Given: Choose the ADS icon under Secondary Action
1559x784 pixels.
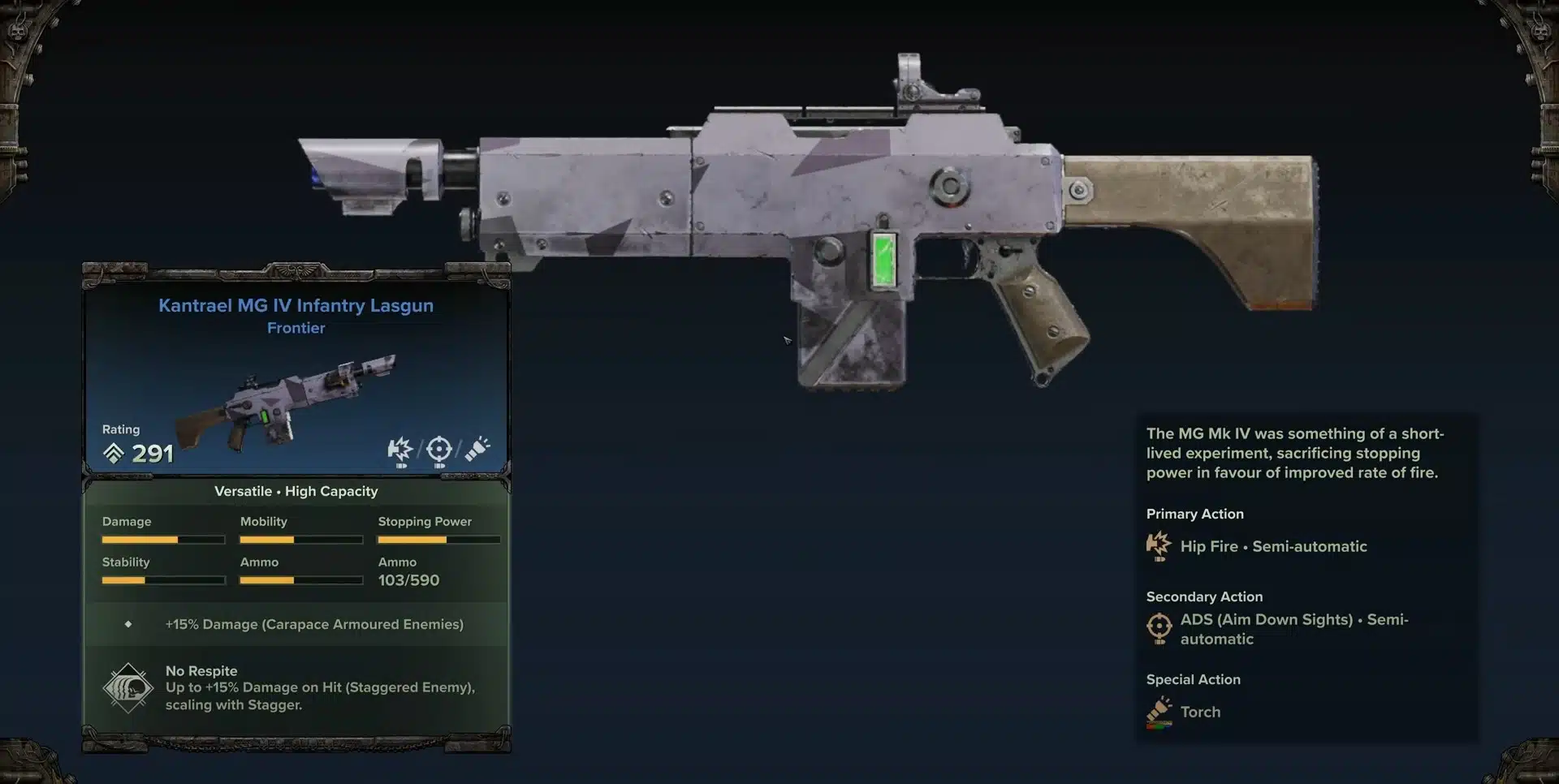Looking at the screenshot, I should pyautogui.click(x=1160, y=628).
